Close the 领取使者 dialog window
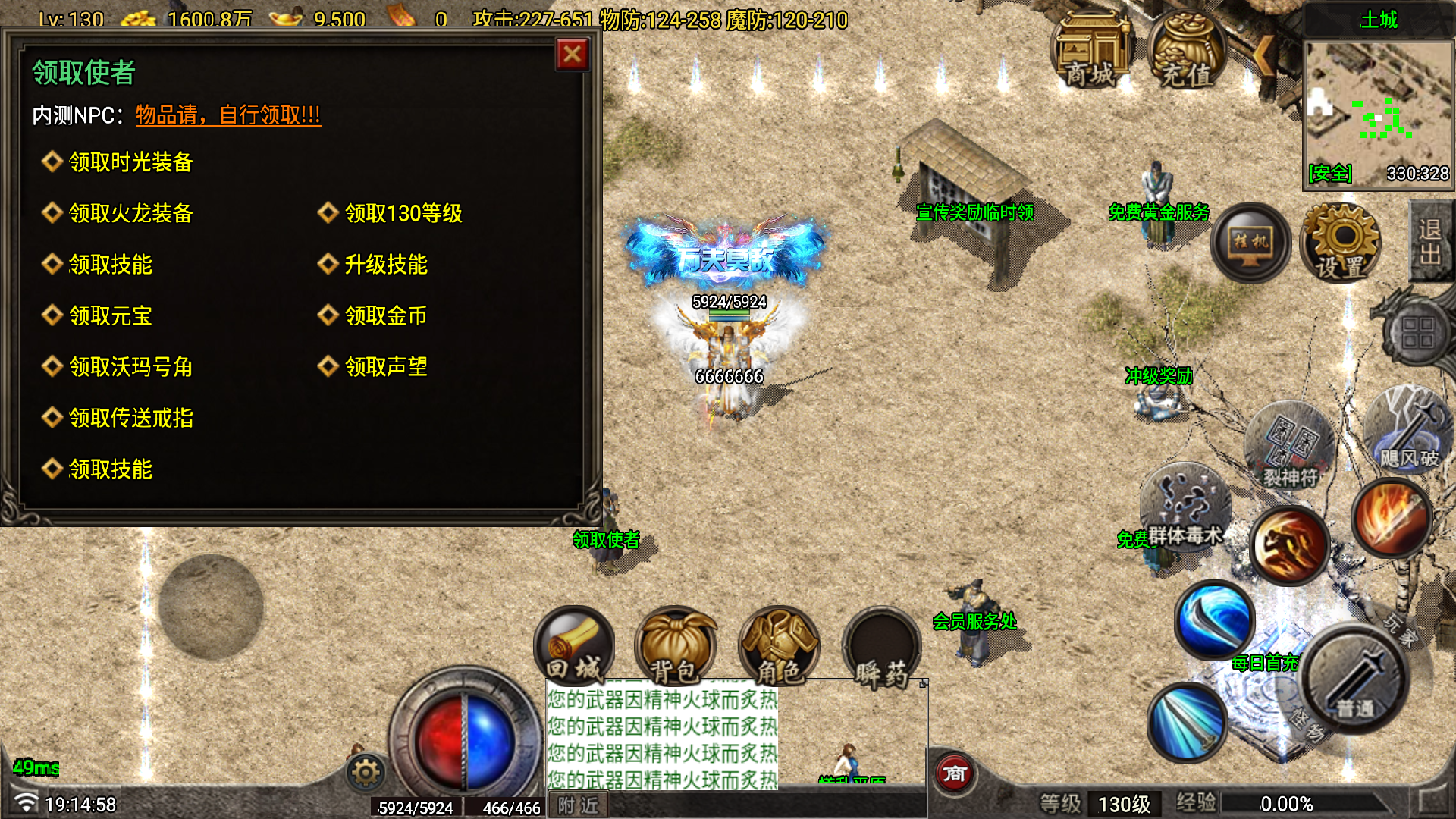 click(573, 55)
